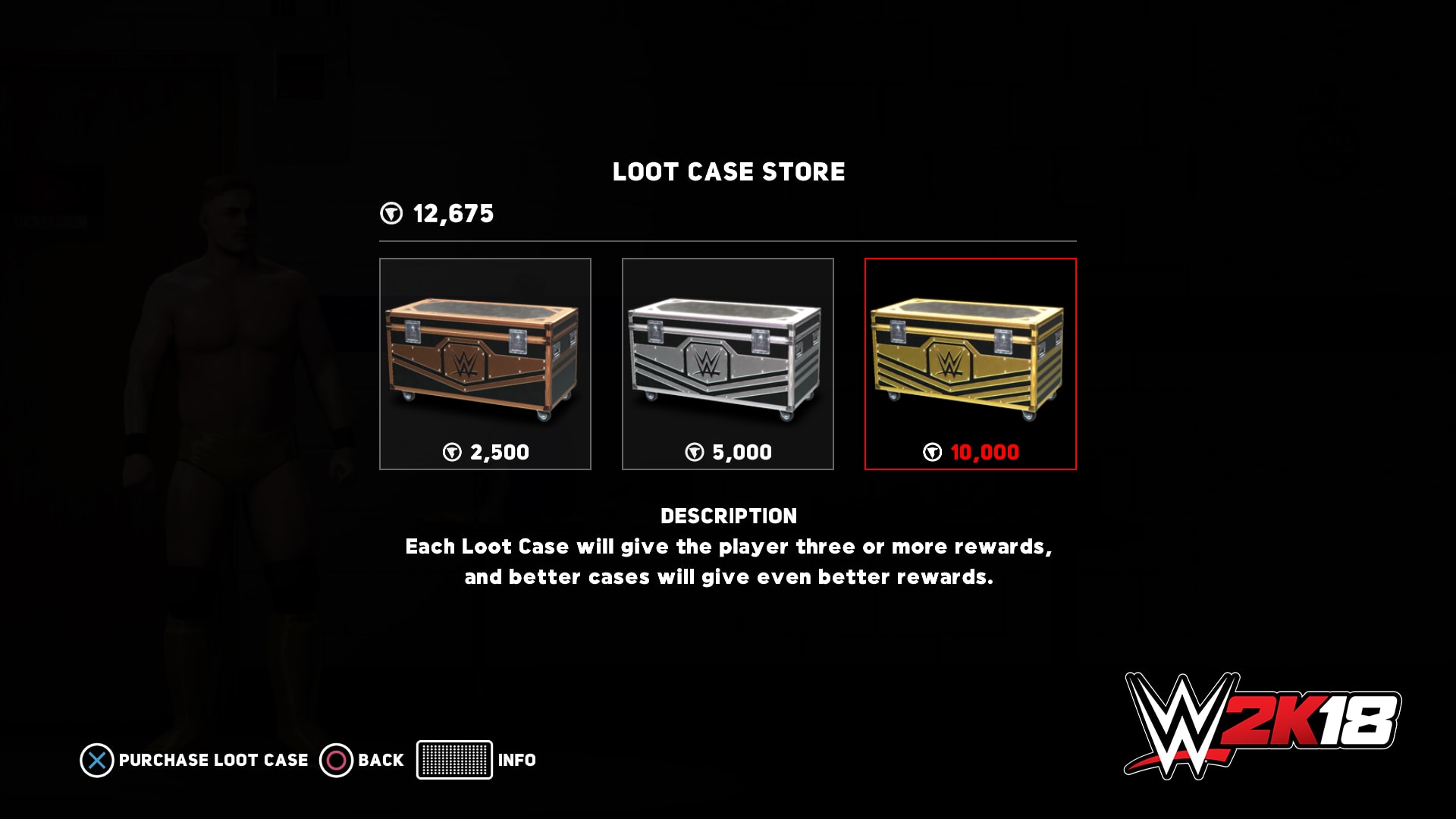Pick the gold loot case costing 10,000
Image resolution: width=1456 pixels, height=819 pixels.
[971, 364]
